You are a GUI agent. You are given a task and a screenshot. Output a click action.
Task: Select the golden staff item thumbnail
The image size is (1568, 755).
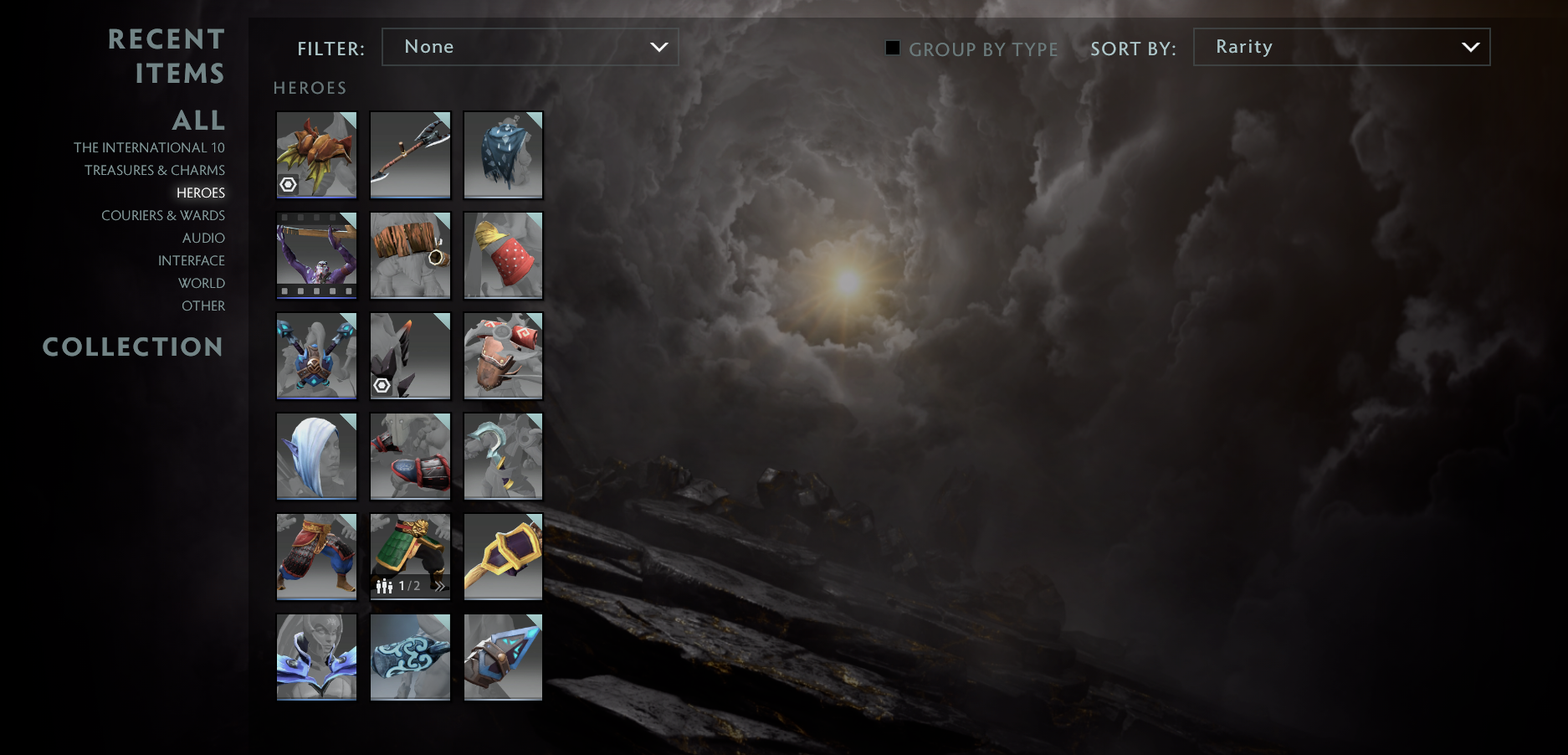pyautogui.click(x=503, y=556)
